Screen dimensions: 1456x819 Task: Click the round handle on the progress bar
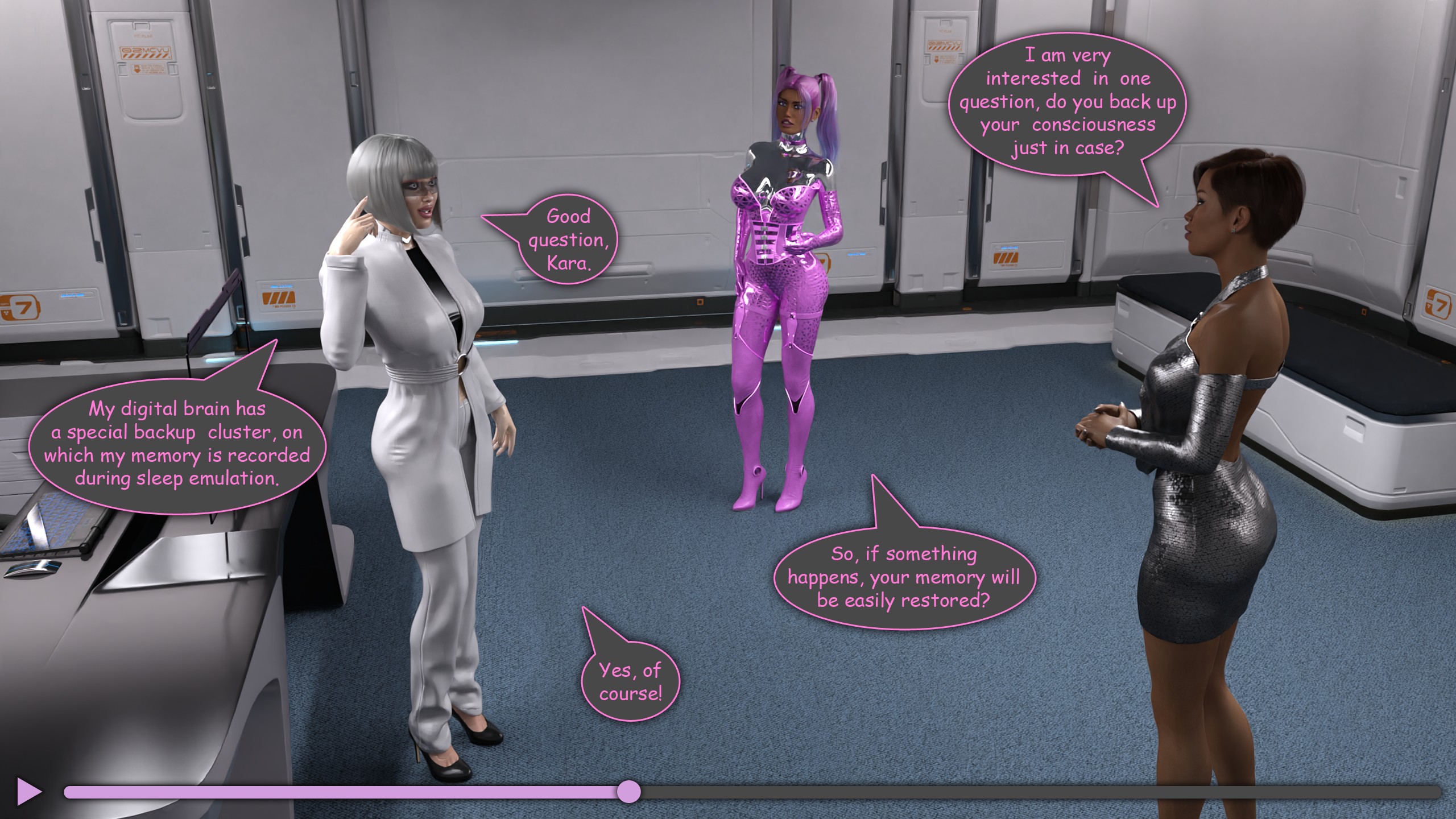[x=628, y=792]
